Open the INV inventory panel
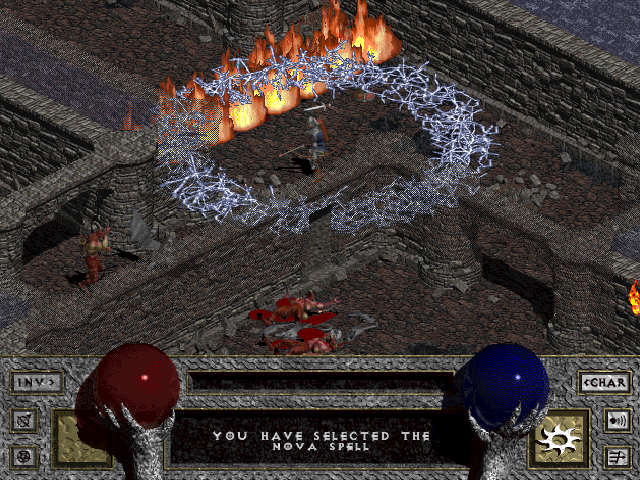Image resolution: width=640 pixels, height=480 pixels. click(x=37, y=381)
